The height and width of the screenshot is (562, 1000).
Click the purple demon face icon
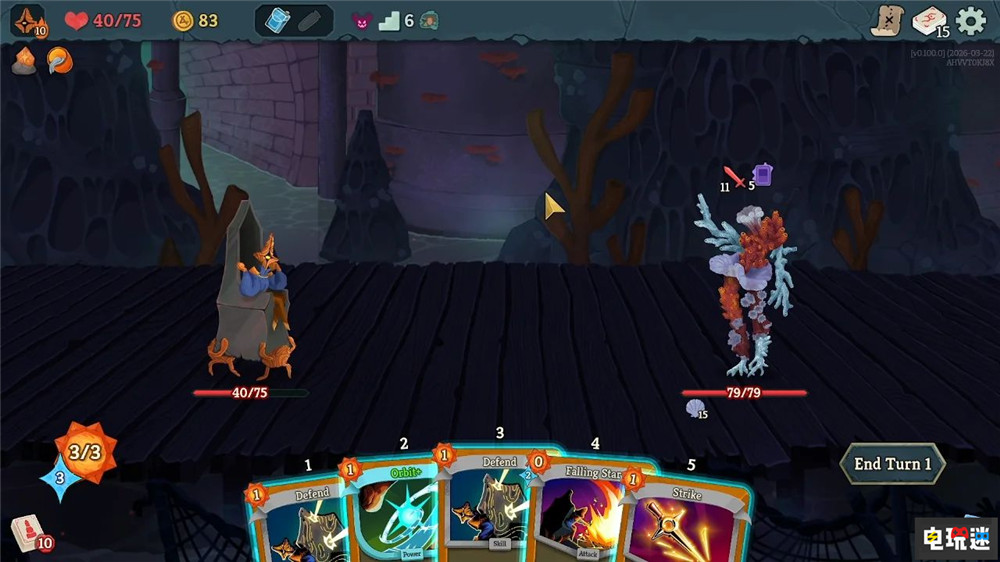(361, 21)
